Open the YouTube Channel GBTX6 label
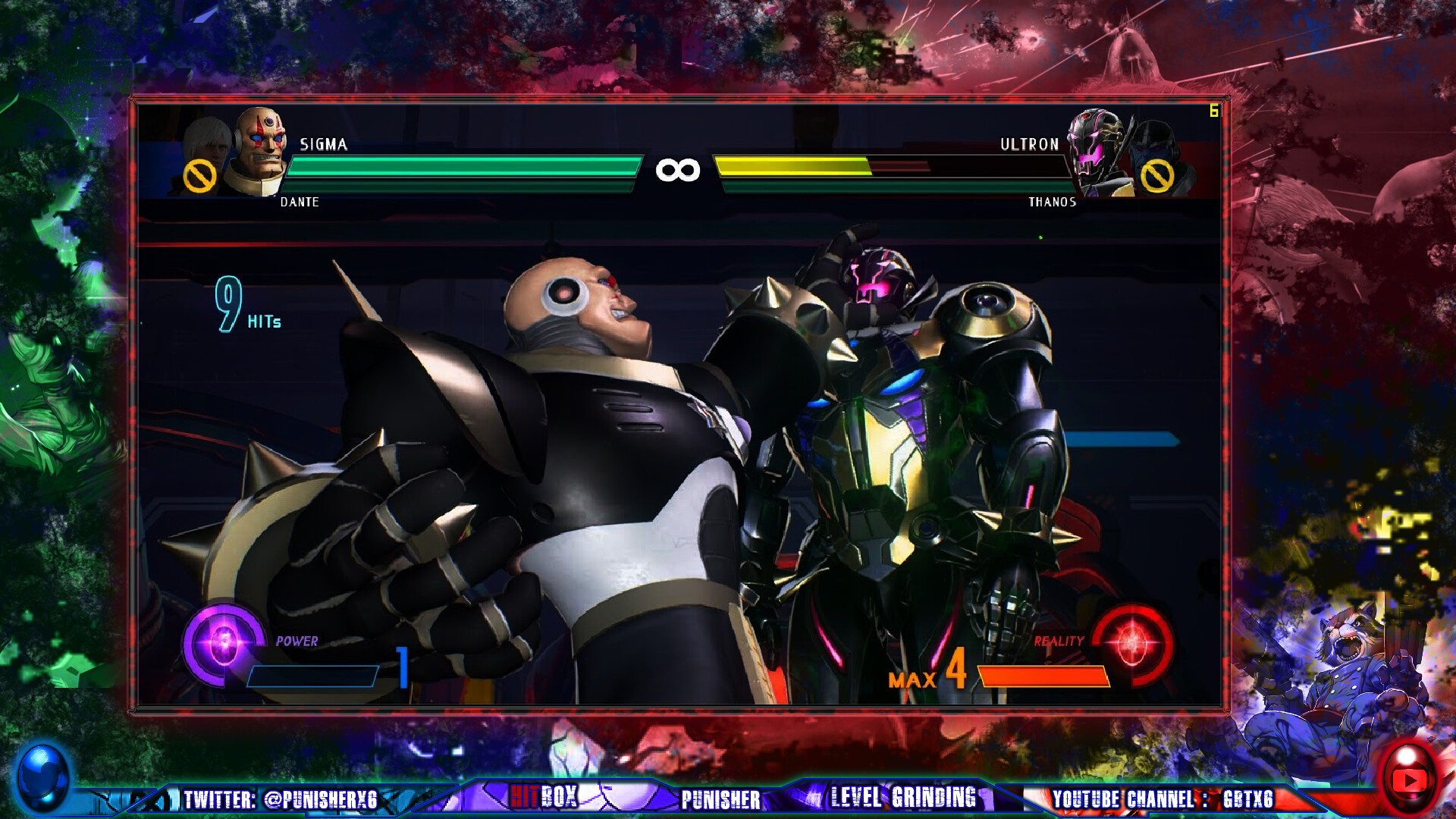 click(1162, 799)
